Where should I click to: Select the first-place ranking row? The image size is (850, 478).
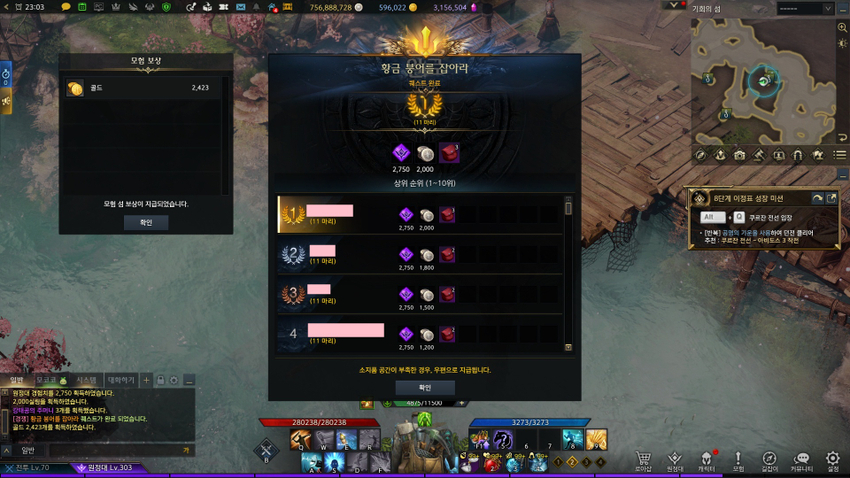(421, 215)
